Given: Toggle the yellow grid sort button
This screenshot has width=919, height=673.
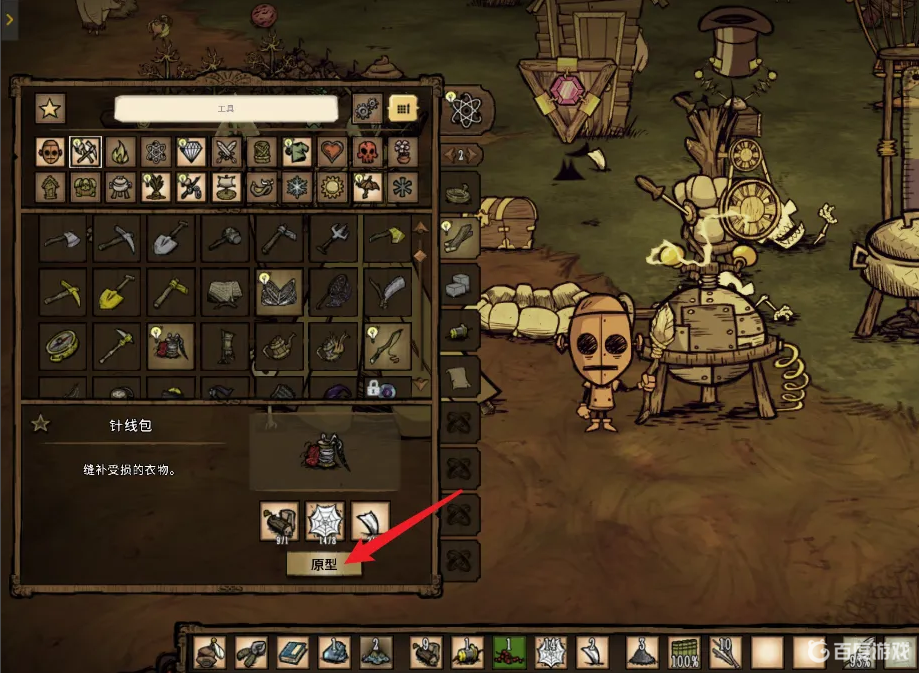Looking at the screenshot, I should [403, 108].
